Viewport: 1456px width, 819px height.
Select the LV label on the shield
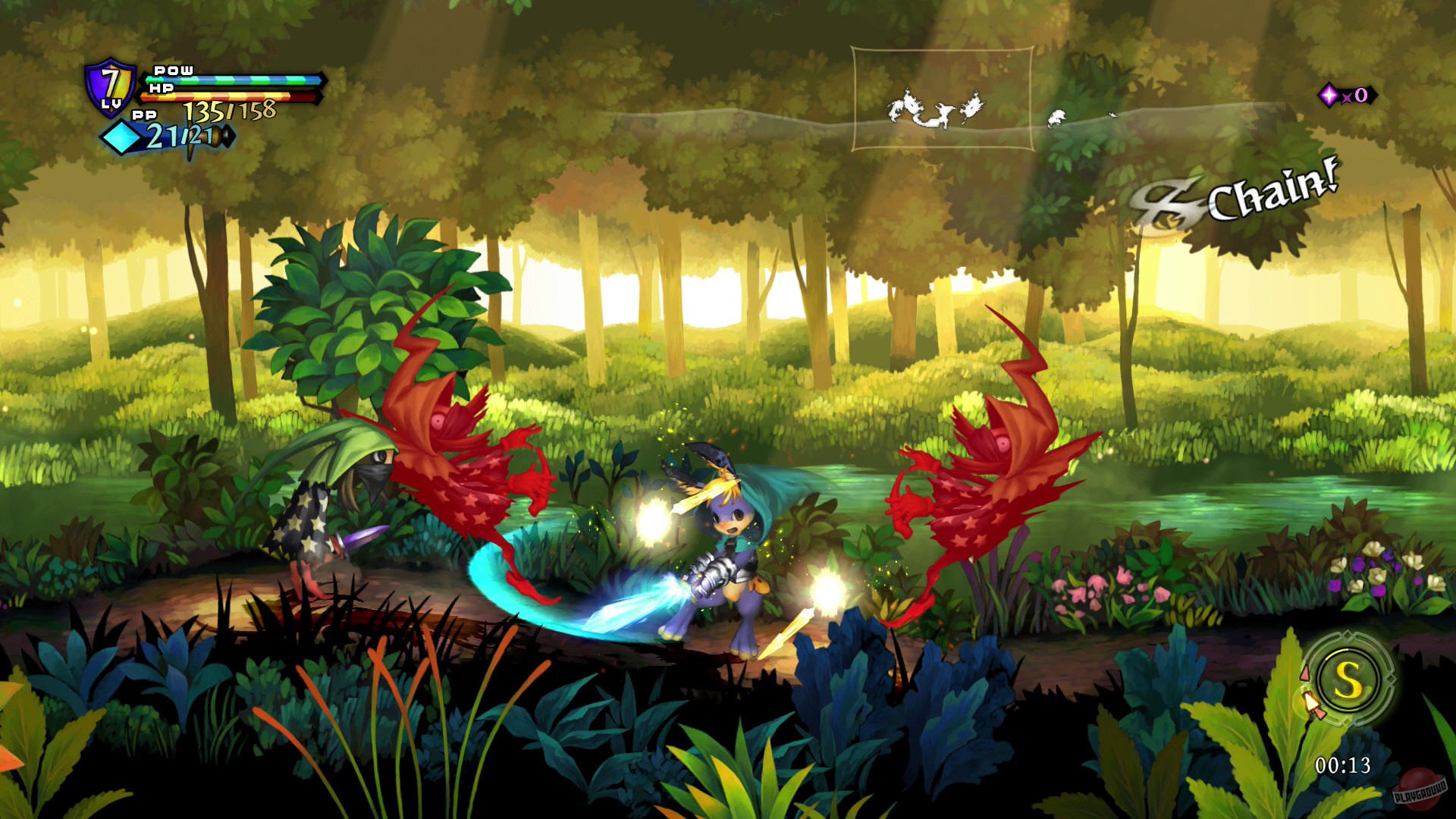111,105
